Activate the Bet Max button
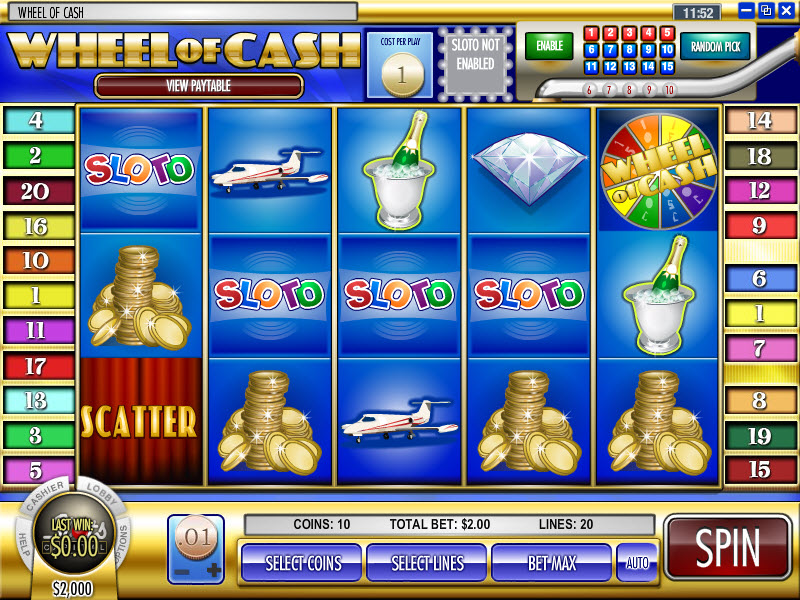Image resolution: width=800 pixels, height=600 pixels. [551, 563]
